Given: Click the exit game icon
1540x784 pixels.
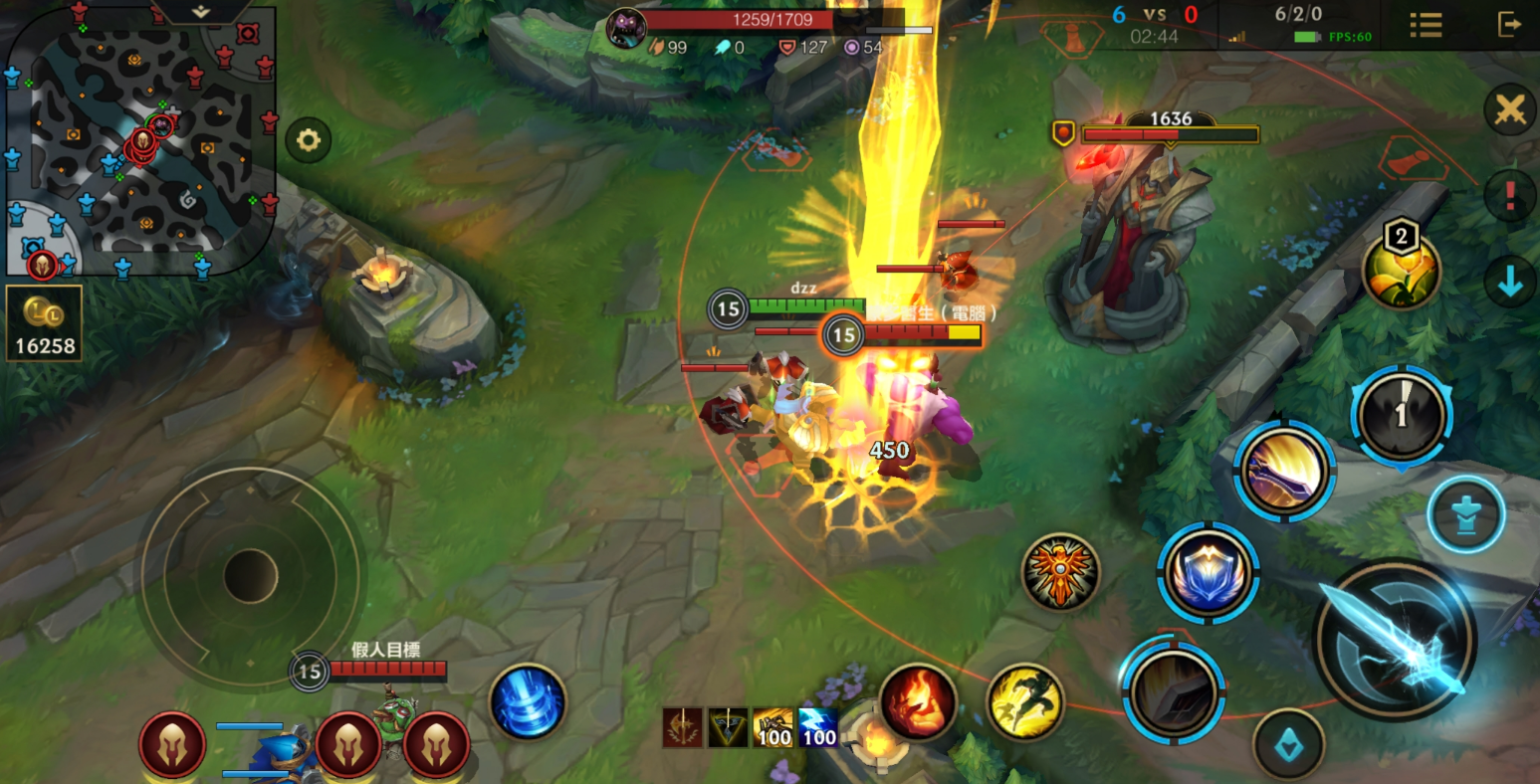Looking at the screenshot, I should click(1509, 24).
